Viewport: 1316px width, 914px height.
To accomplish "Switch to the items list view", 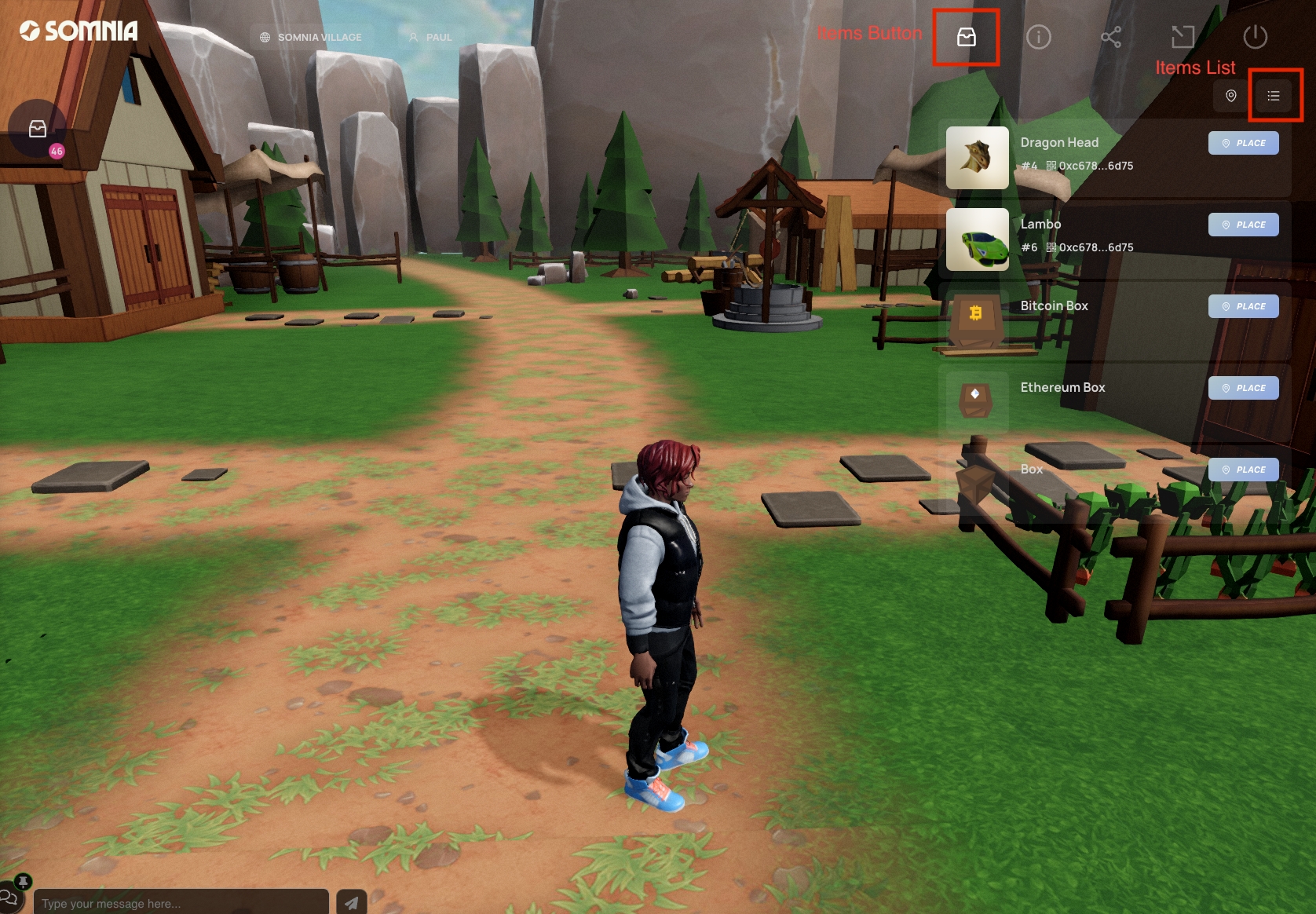I will pos(1274,96).
